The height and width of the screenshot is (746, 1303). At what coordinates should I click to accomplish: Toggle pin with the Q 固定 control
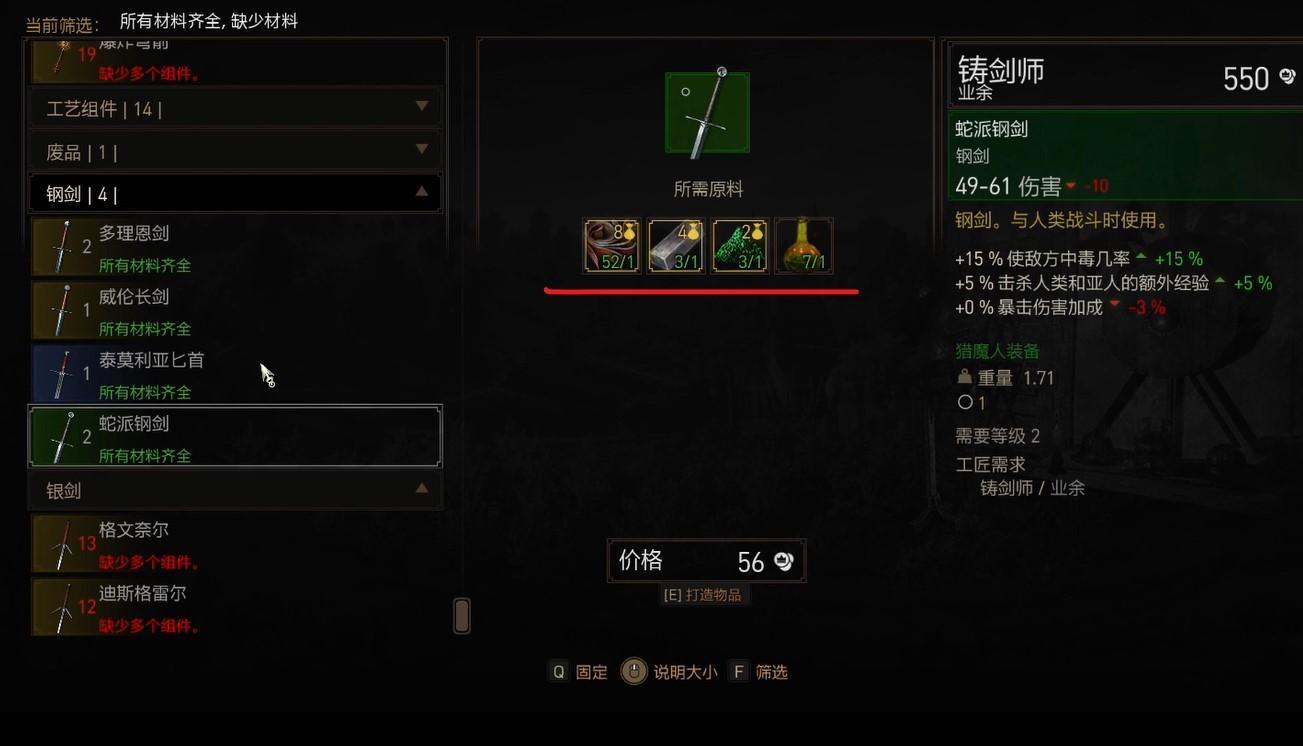click(578, 672)
